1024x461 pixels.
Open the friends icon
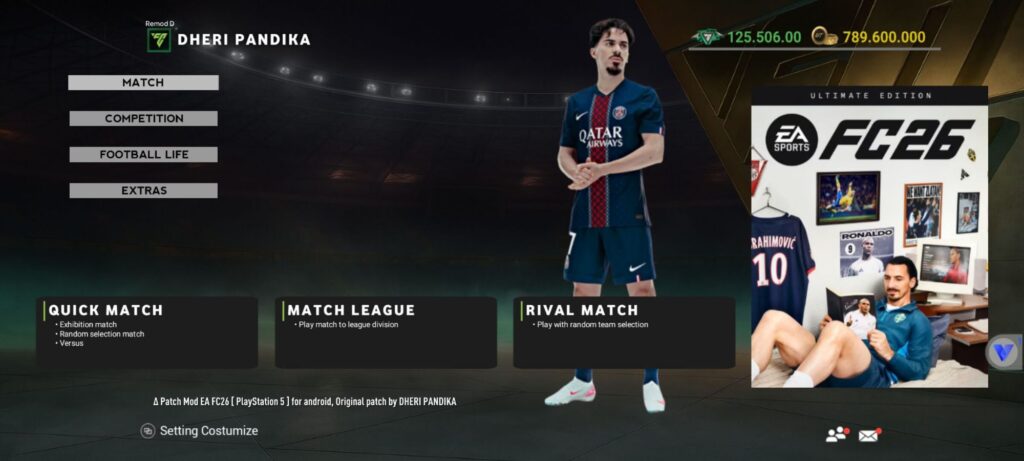pyautogui.click(x=836, y=434)
